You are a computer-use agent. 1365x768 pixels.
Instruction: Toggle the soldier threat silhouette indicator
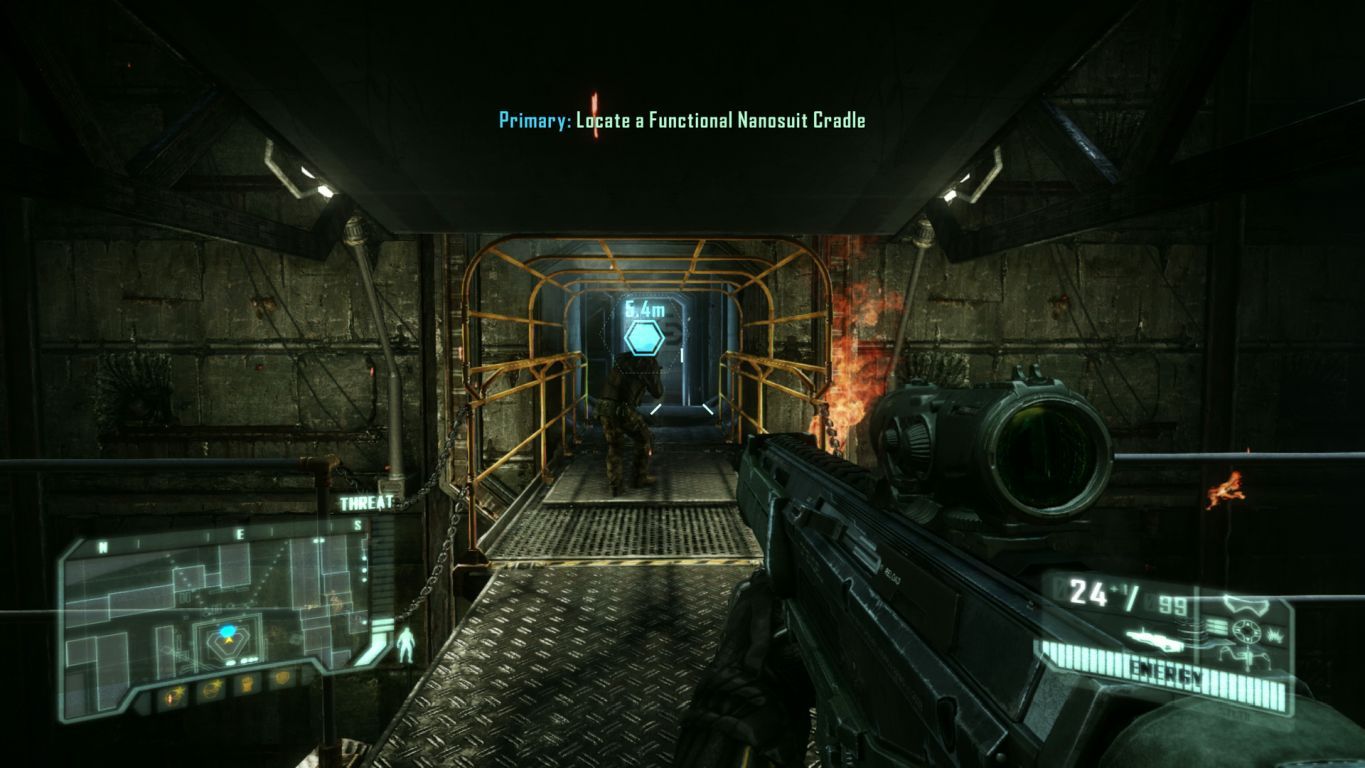coord(406,642)
